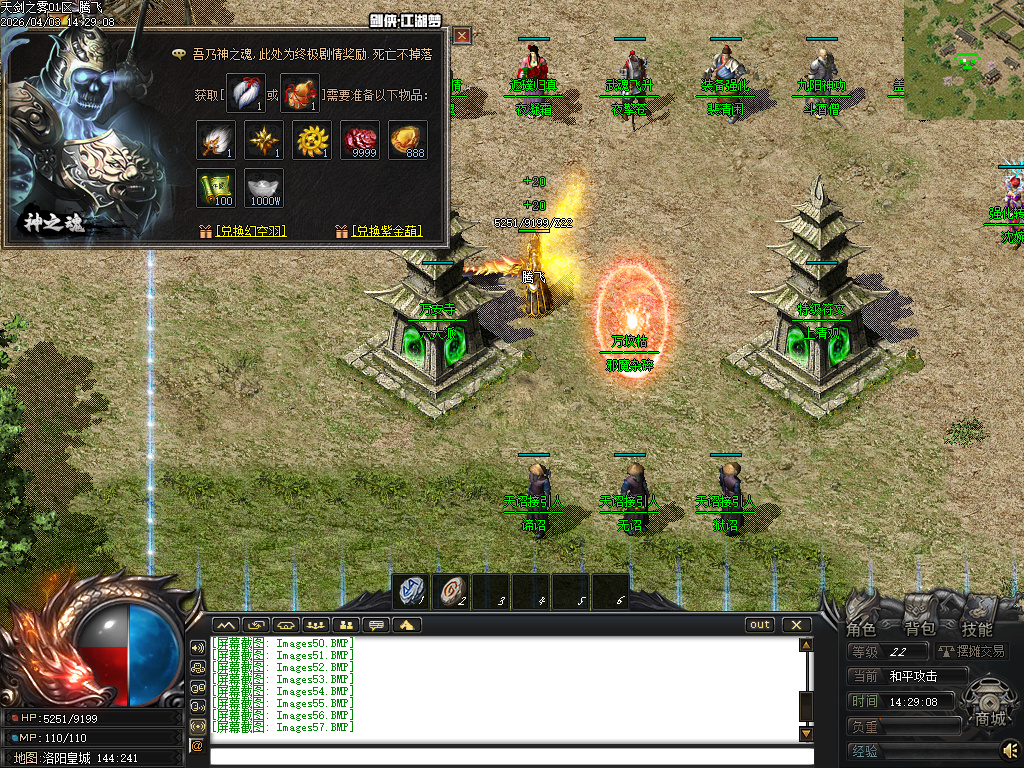1024x768 pixels.
Task: Click the golden sun gear material
Action: click(x=312, y=140)
